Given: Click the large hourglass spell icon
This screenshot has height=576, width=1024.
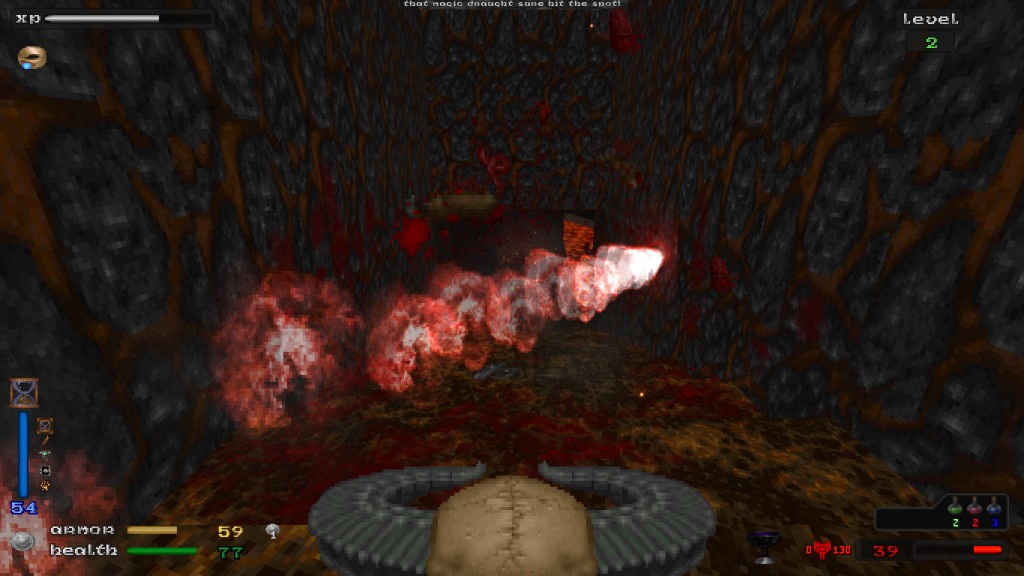Looking at the screenshot, I should 23,393.
